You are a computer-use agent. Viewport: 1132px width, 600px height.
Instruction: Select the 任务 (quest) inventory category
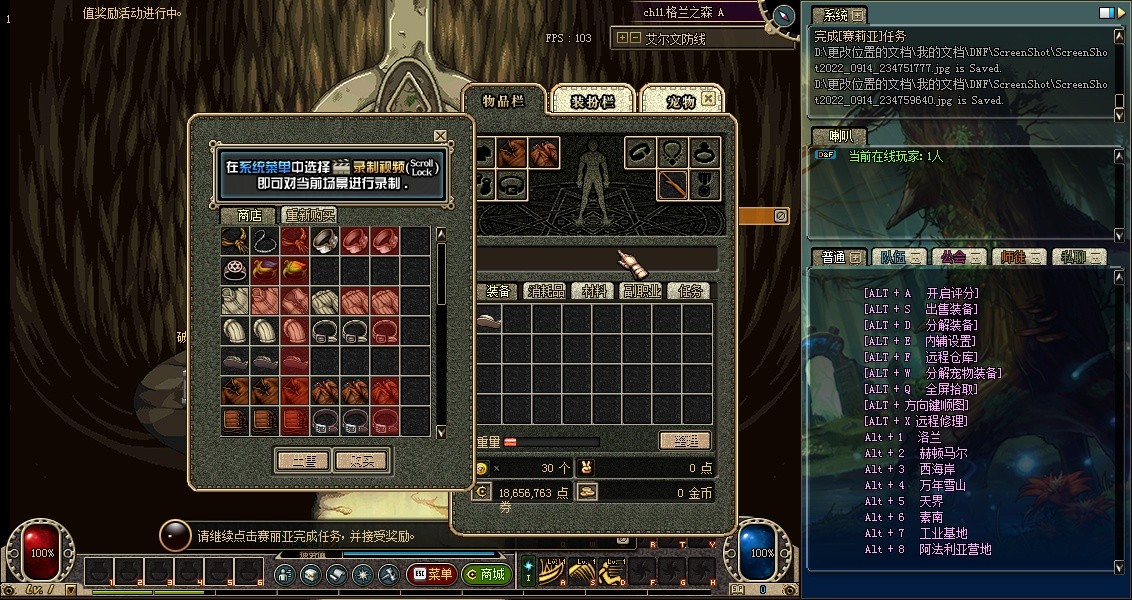[690, 291]
